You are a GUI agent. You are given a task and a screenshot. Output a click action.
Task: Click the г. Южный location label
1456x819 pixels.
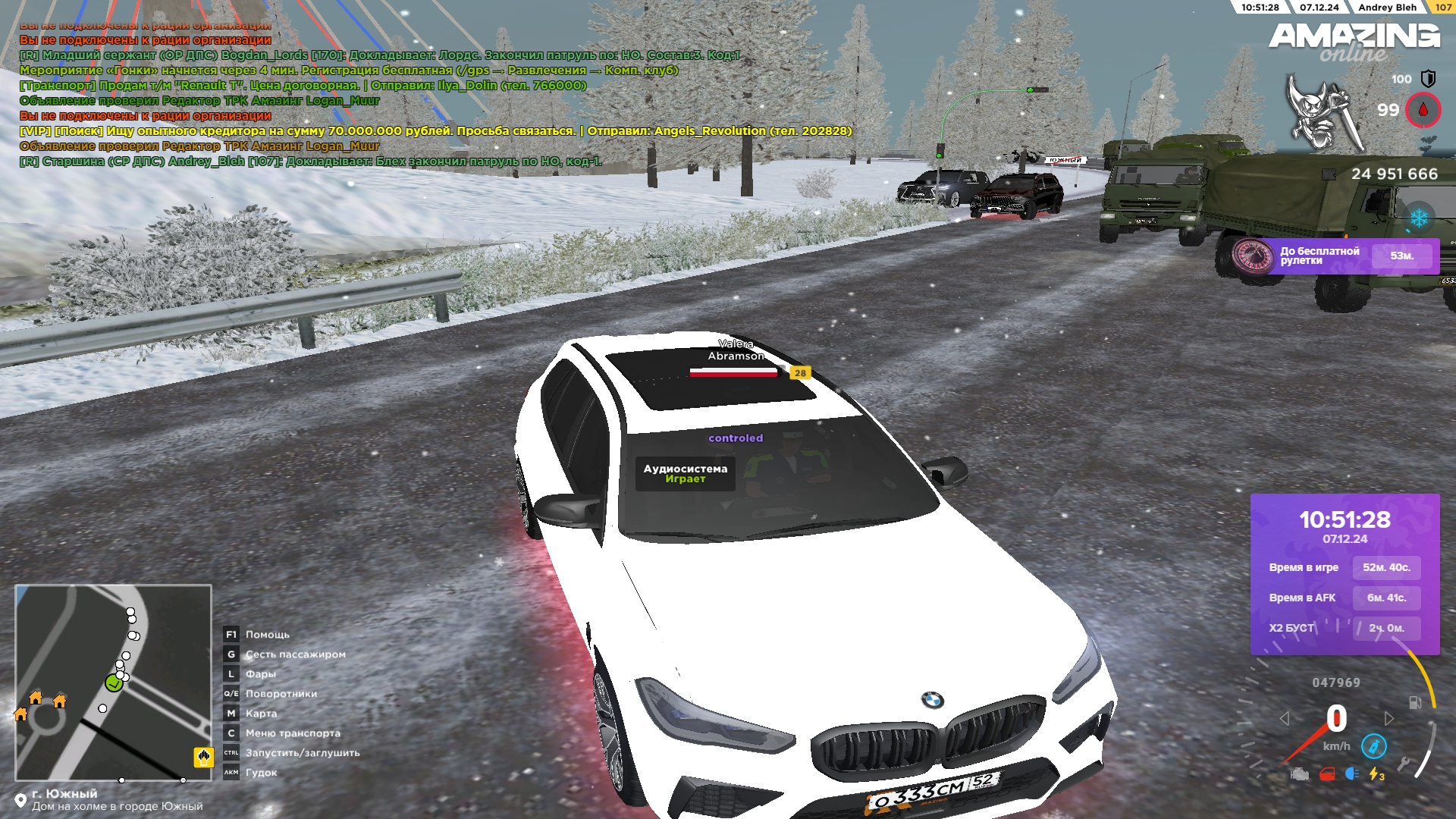[64, 794]
